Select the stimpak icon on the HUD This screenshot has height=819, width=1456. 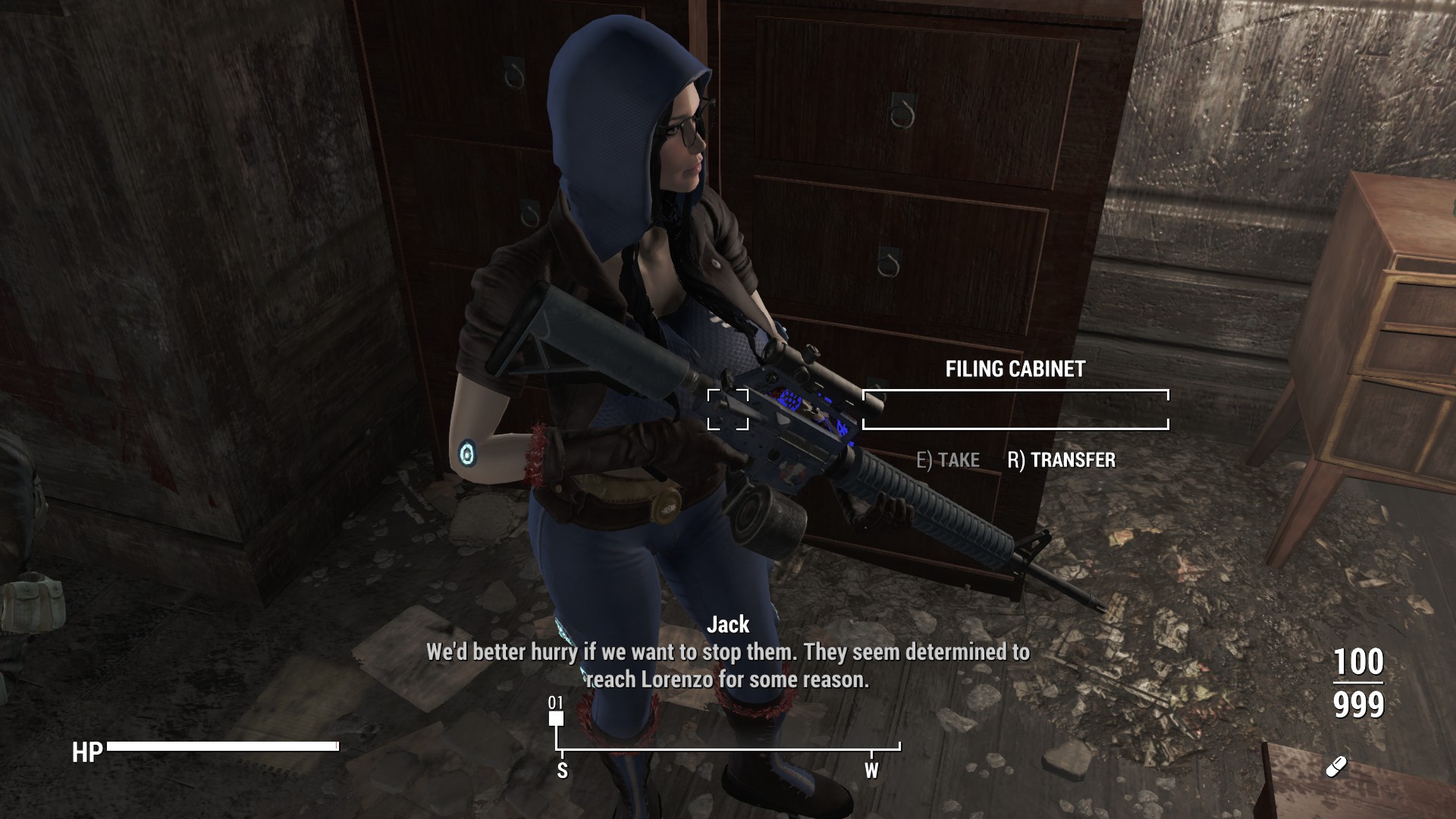[1335, 767]
